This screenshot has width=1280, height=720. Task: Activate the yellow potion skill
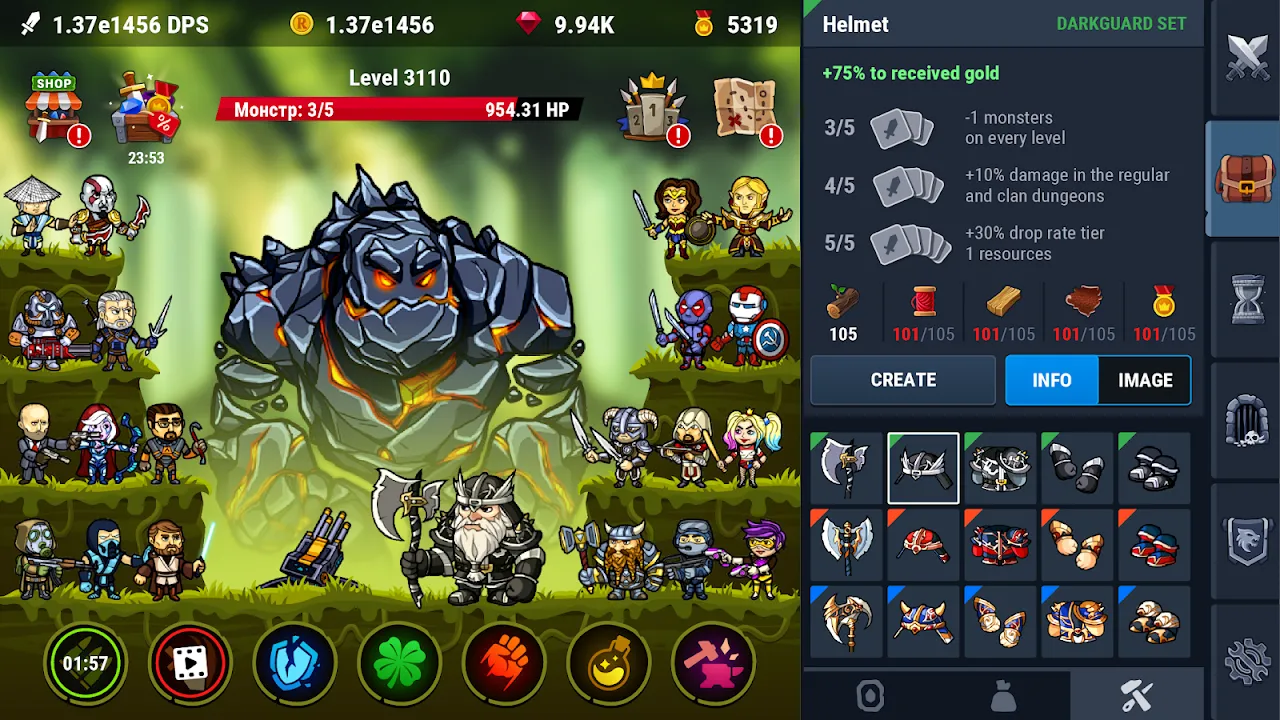tap(609, 663)
